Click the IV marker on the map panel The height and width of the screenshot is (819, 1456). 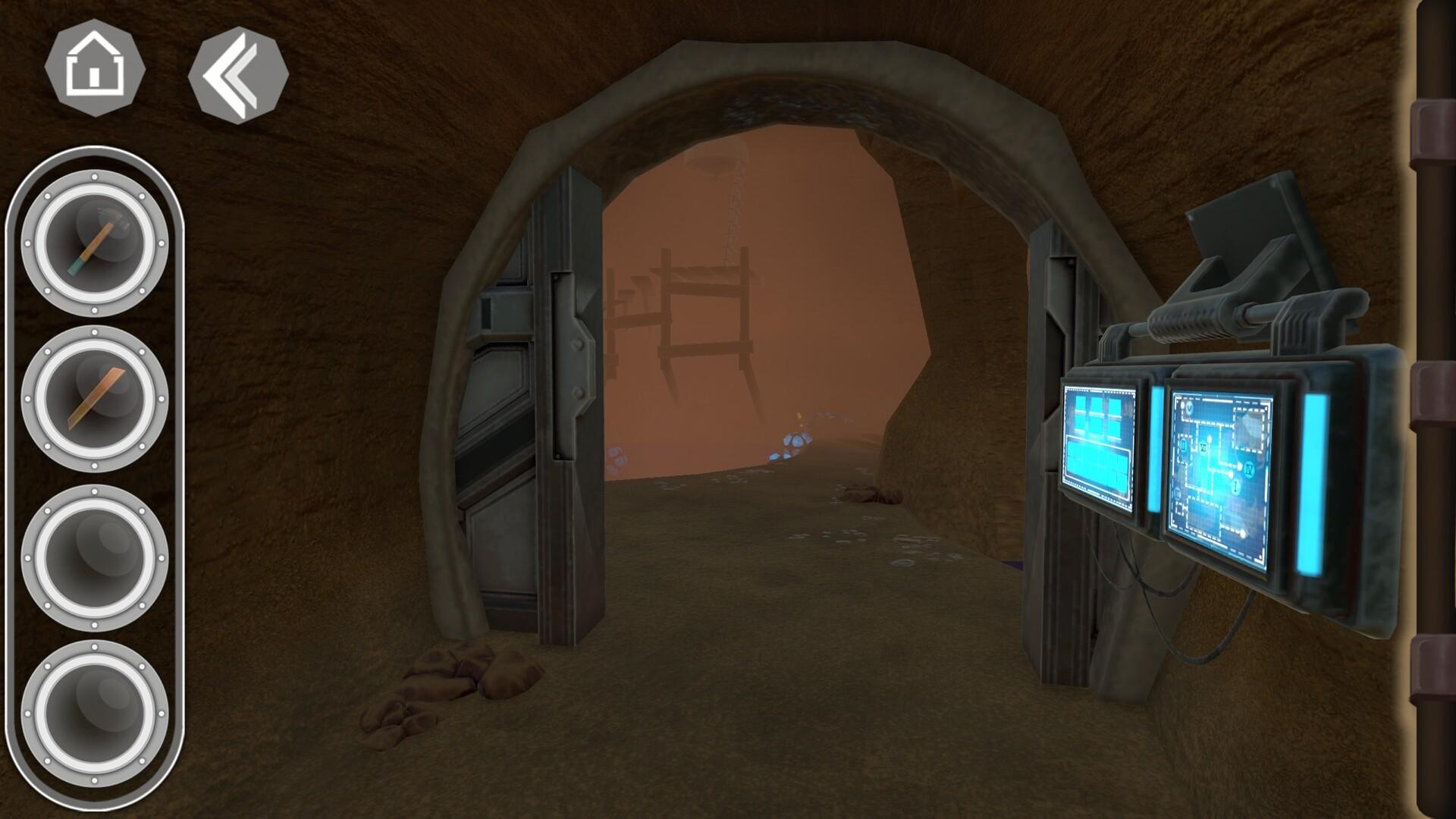pyautogui.click(x=1249, y=469)
